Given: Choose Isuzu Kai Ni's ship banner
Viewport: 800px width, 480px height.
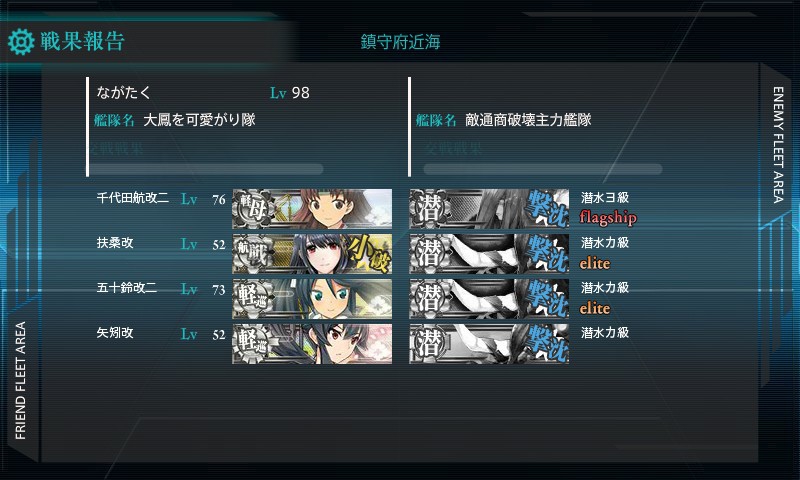Looking at the screenshot, I should pos(312,298).
